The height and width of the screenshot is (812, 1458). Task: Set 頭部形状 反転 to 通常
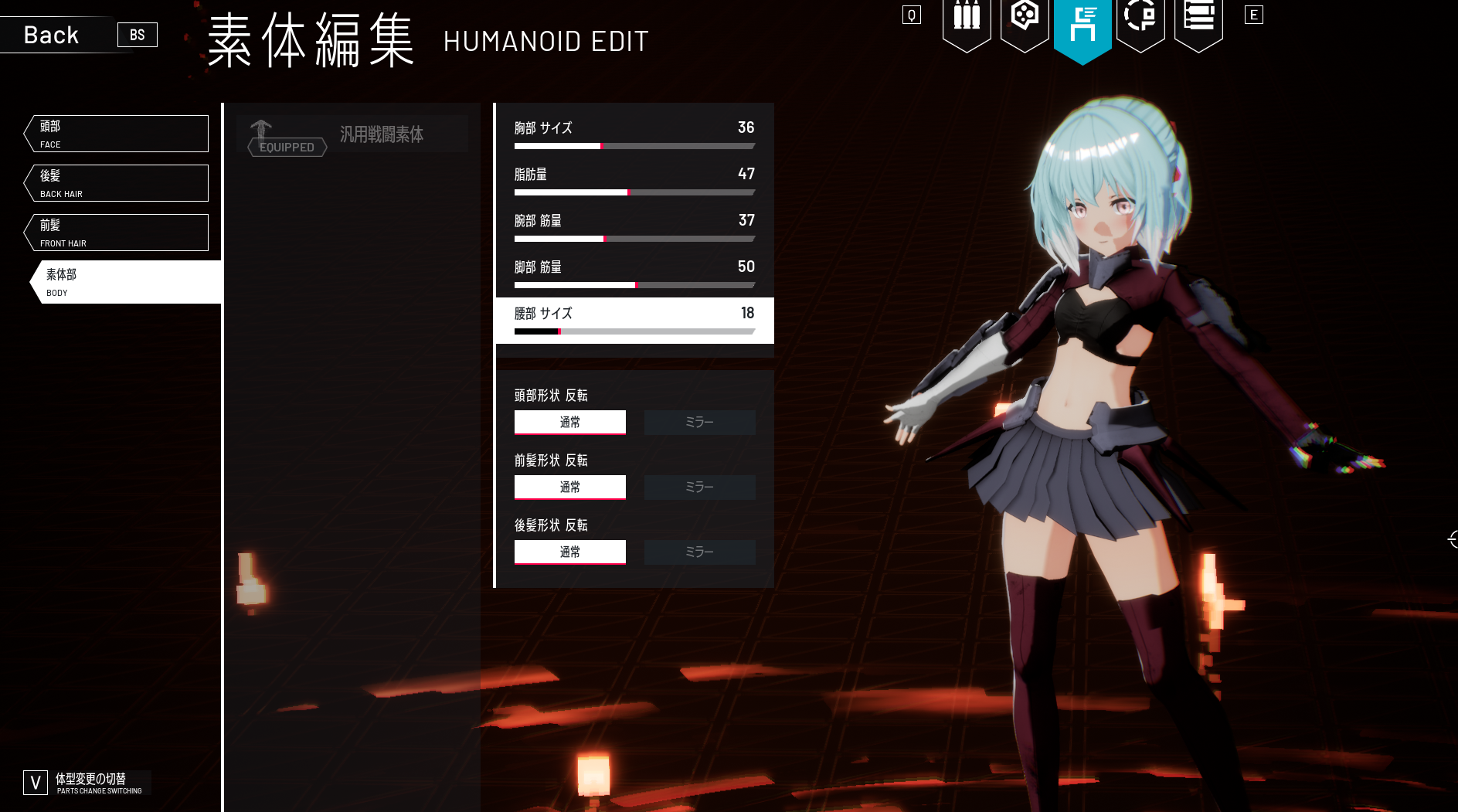[x=570, y=423]
